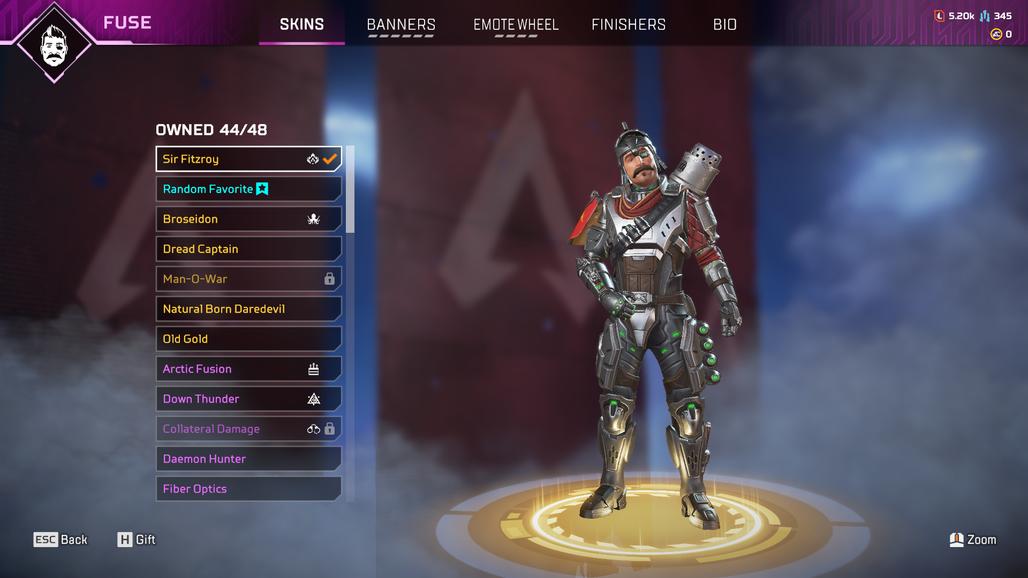This screenshot has width=1028, height=578.
Task: Choose the Sir Fitzroy skin
Action: [x=248, y=159]
